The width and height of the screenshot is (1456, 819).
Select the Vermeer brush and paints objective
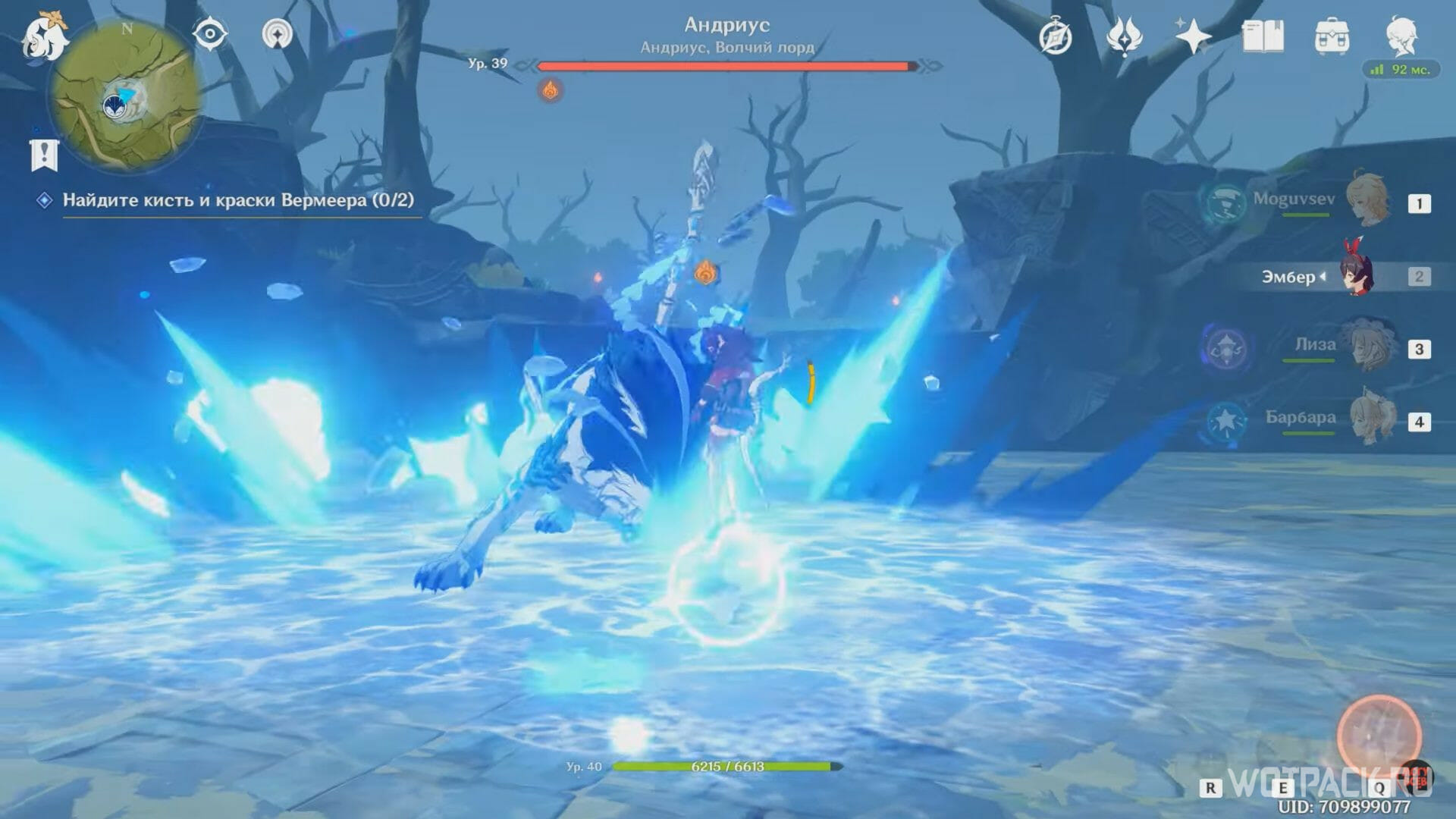tap(237, 200)
